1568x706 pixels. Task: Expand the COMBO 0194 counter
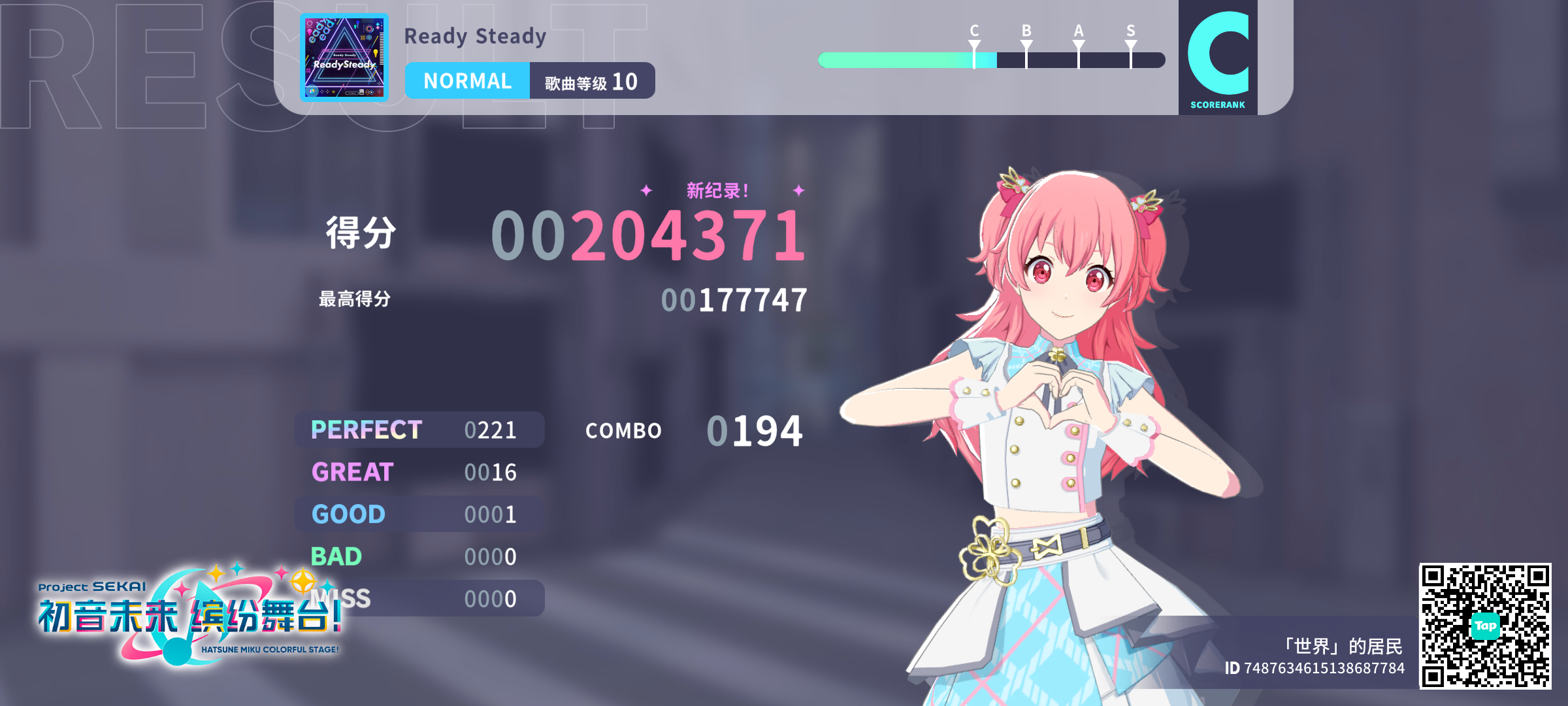coord(693,429)
